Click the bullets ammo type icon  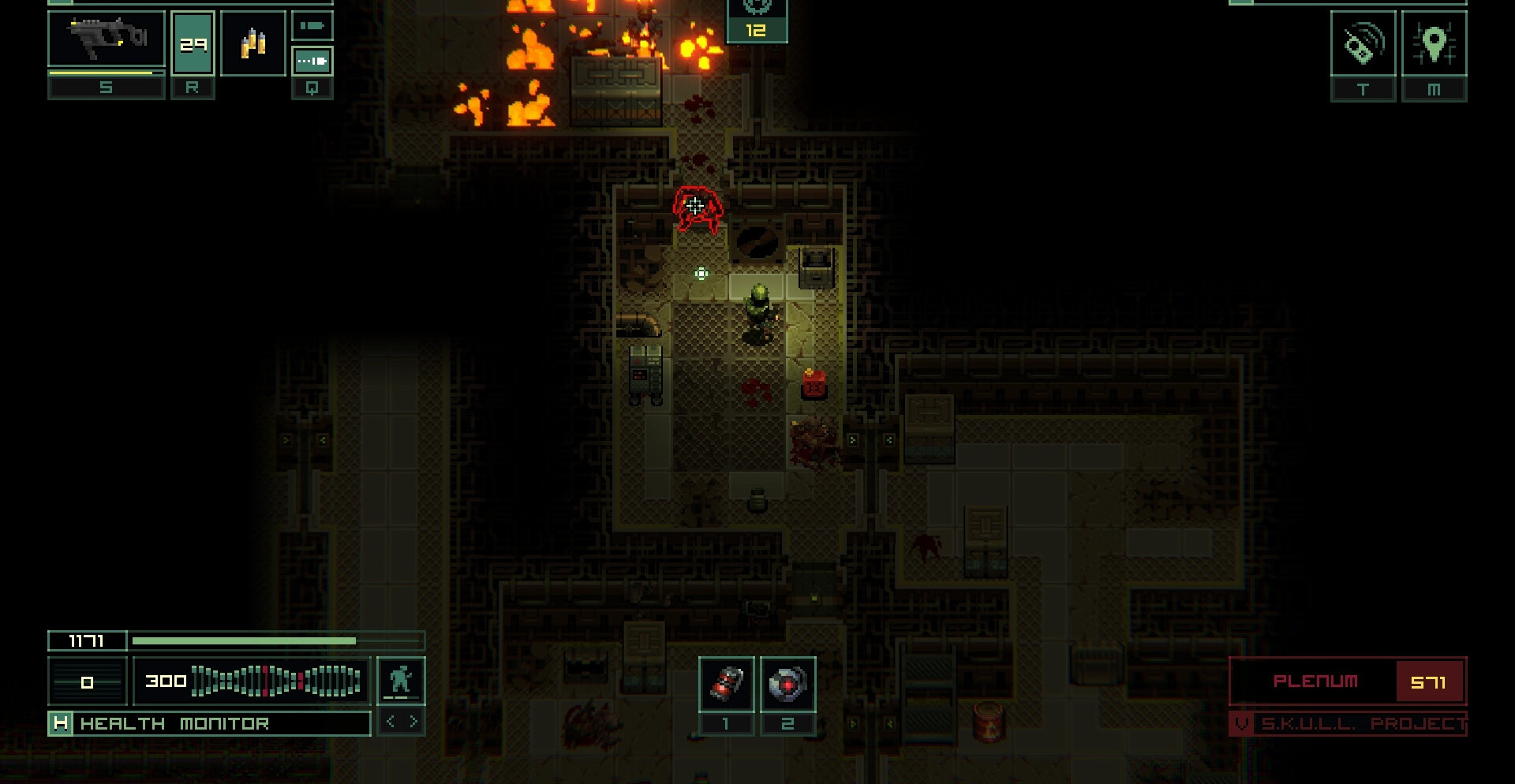(252, 43)
